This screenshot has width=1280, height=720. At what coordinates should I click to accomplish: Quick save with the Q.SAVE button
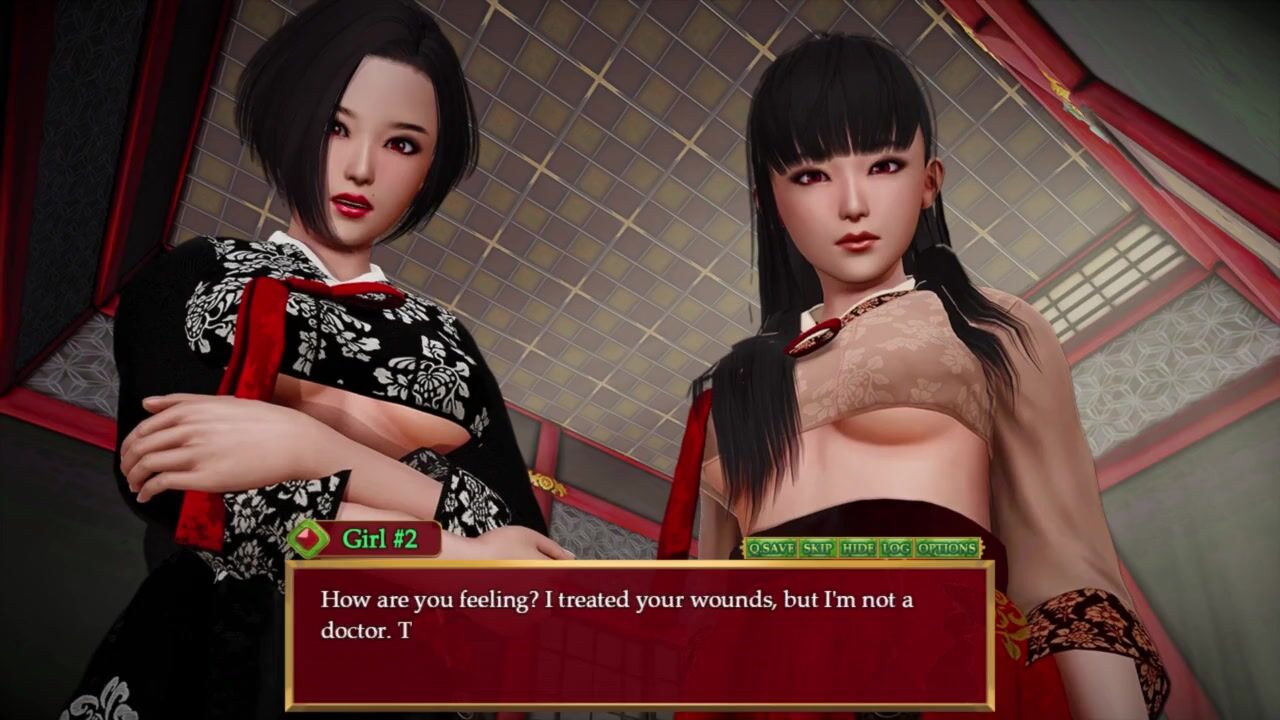[771, 548]
